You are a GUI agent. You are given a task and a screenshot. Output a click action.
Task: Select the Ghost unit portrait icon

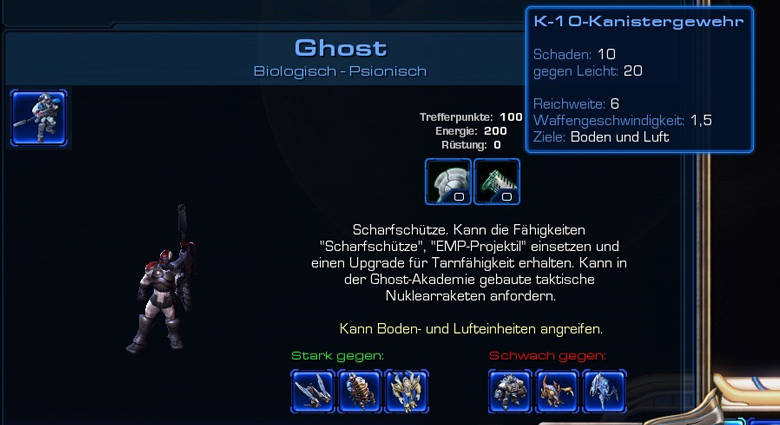39,118
